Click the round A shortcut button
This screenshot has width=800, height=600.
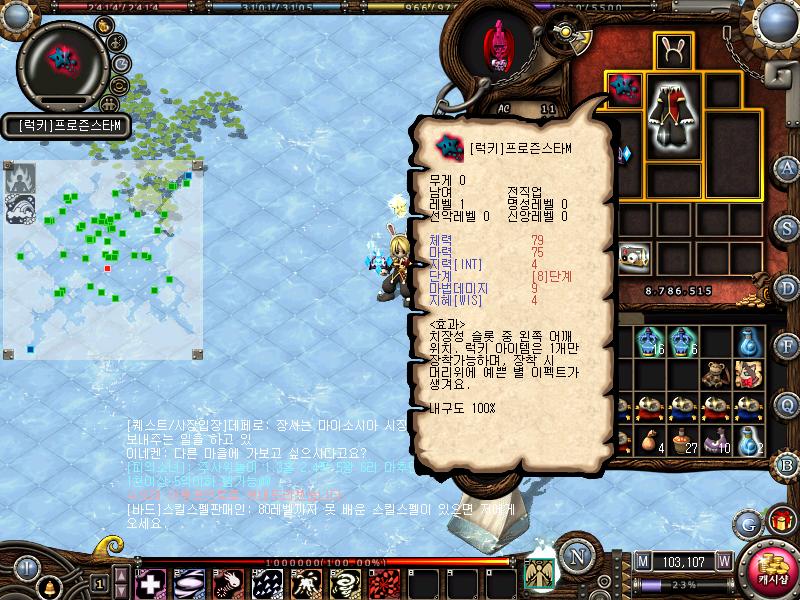[787, 168]
